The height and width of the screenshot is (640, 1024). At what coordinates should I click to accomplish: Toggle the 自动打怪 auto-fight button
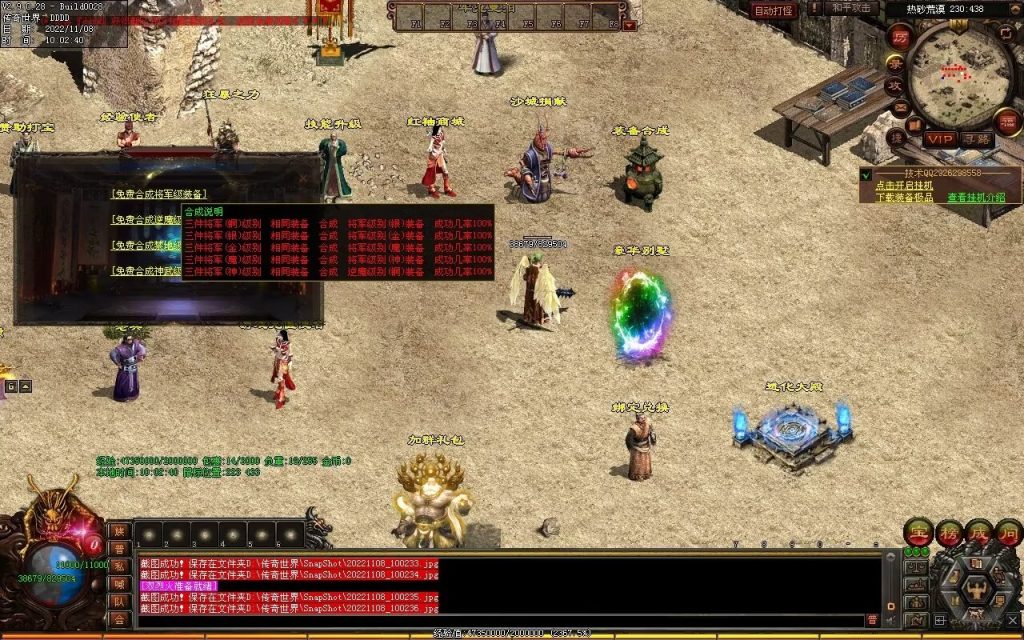coord(773,10)
